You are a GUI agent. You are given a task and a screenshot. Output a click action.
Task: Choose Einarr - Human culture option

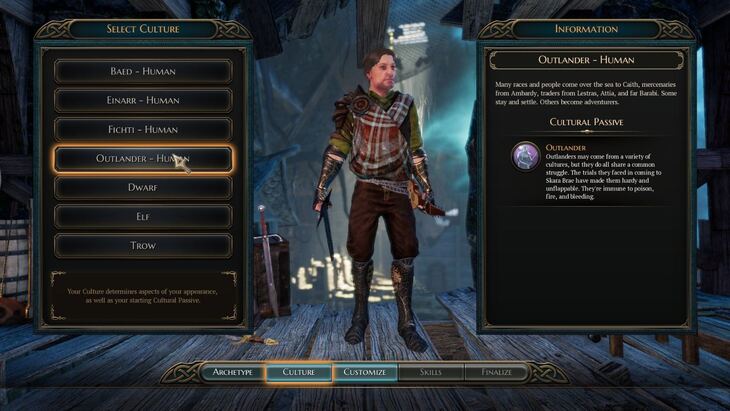tap(143, 100)
